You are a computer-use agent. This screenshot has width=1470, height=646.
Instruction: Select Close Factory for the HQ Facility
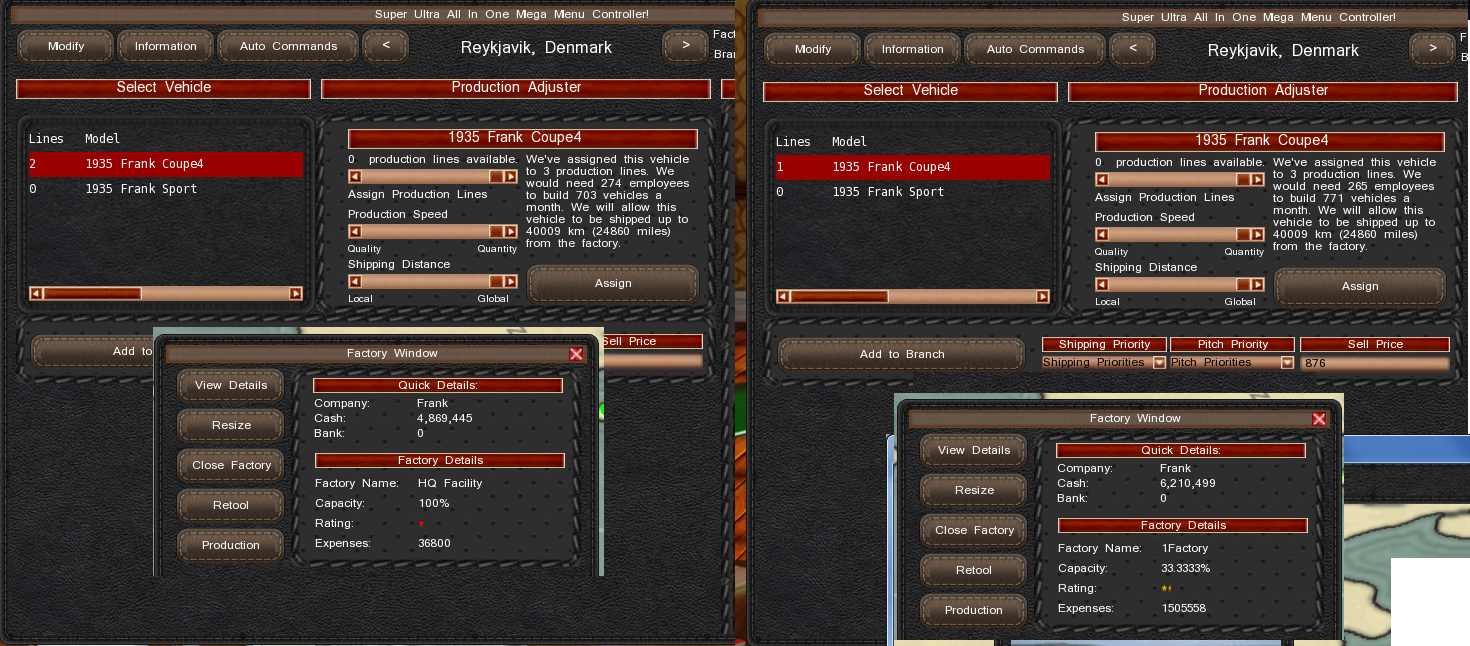tap(231, 465)
